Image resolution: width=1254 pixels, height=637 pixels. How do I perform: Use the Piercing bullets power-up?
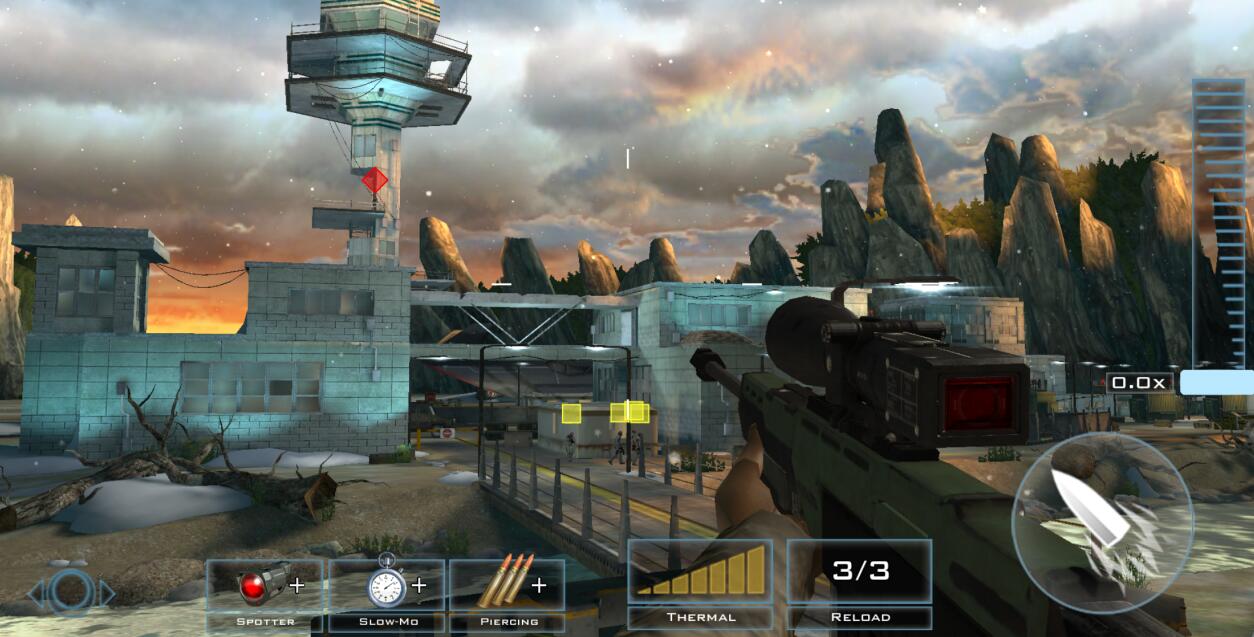tap(507, 592)
